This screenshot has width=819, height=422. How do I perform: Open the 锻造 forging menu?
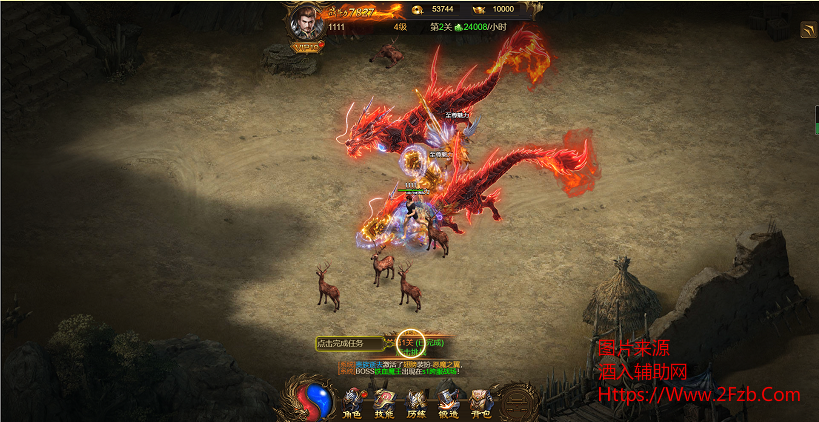(x=448, y=400)
